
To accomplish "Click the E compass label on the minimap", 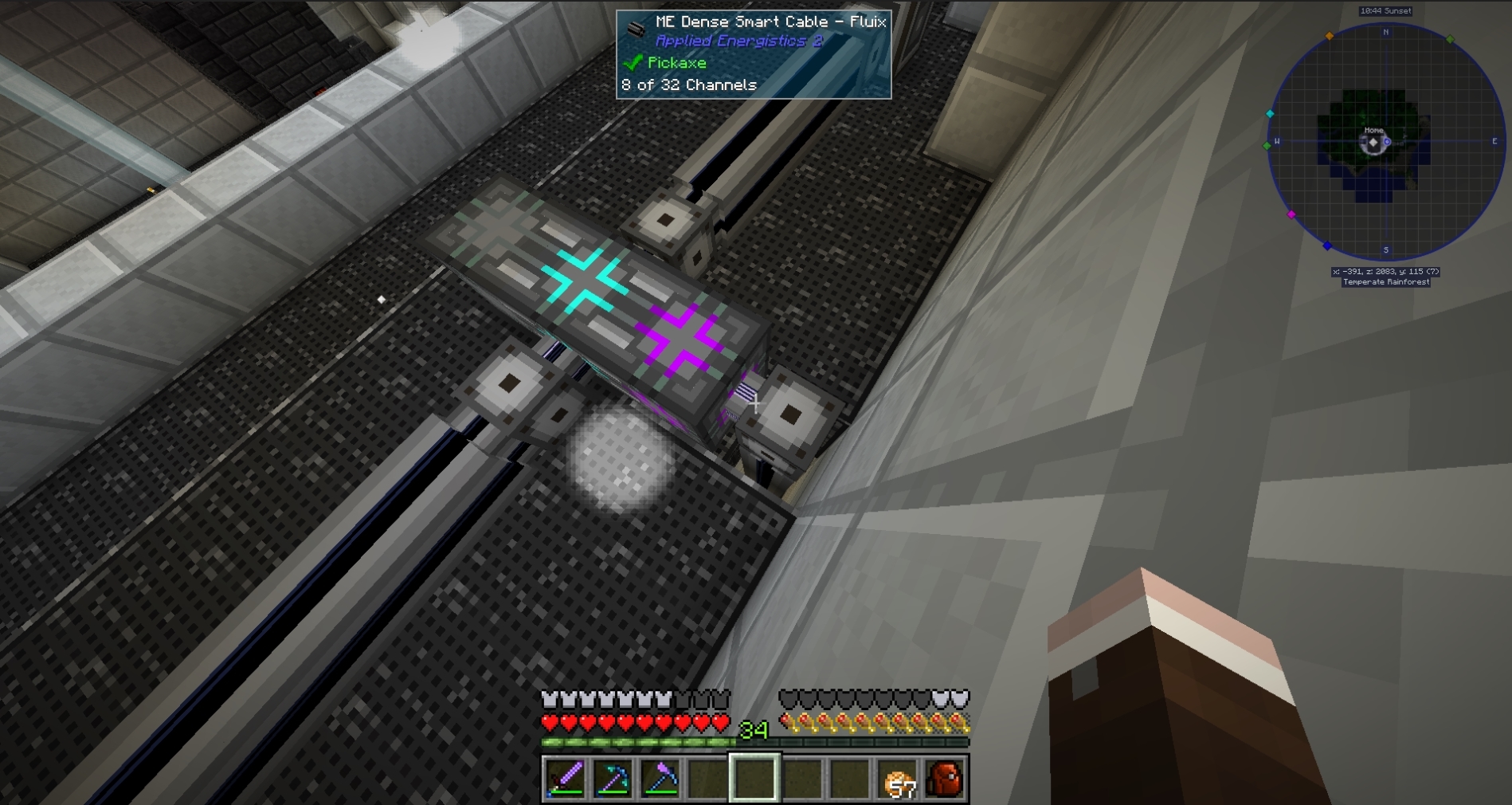I will (1495, 140).
